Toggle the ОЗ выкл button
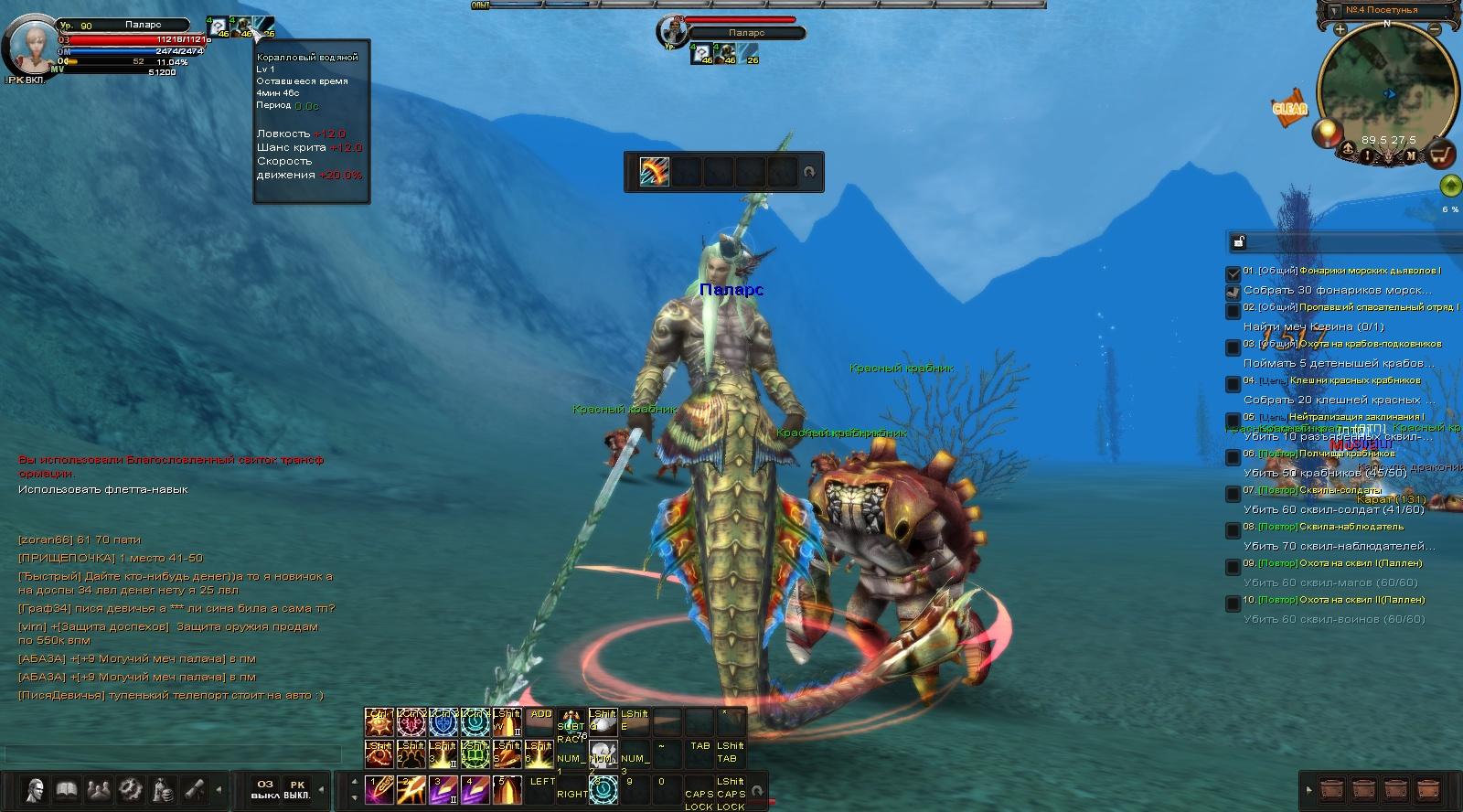The image size is (1463, 812). click(265, 789)
